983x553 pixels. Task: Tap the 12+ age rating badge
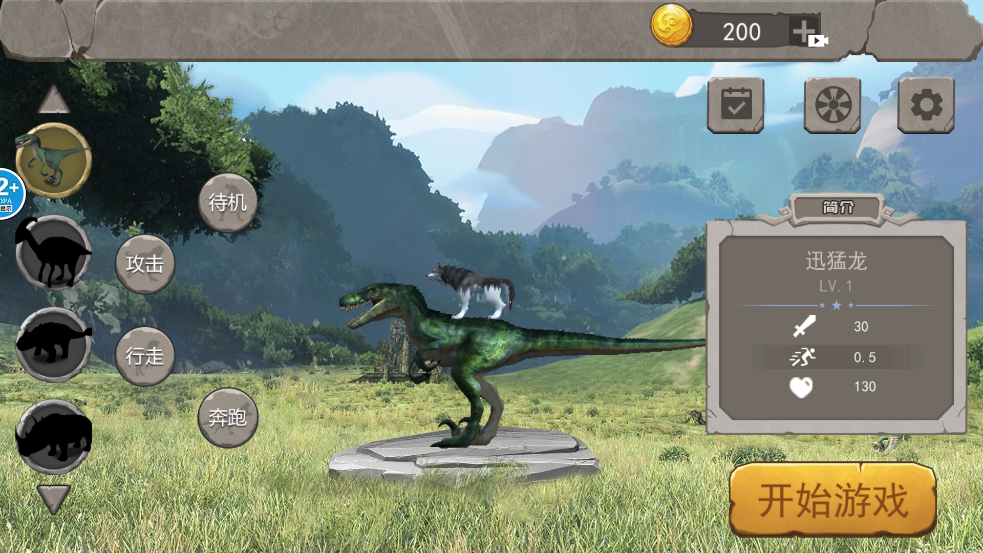point(10,192)
